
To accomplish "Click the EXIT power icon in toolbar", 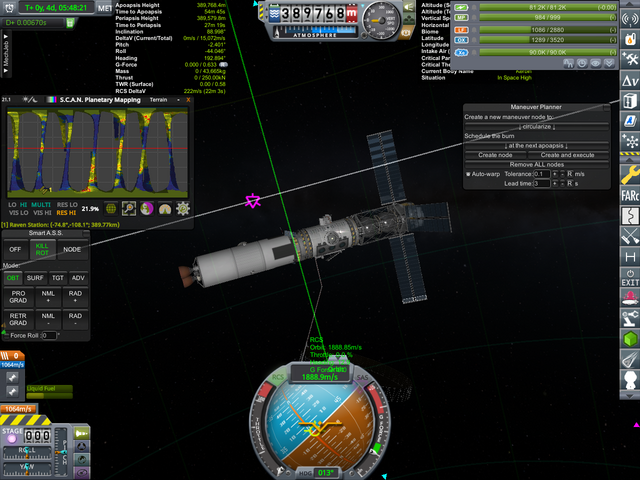I will click(x=630, y=276).
